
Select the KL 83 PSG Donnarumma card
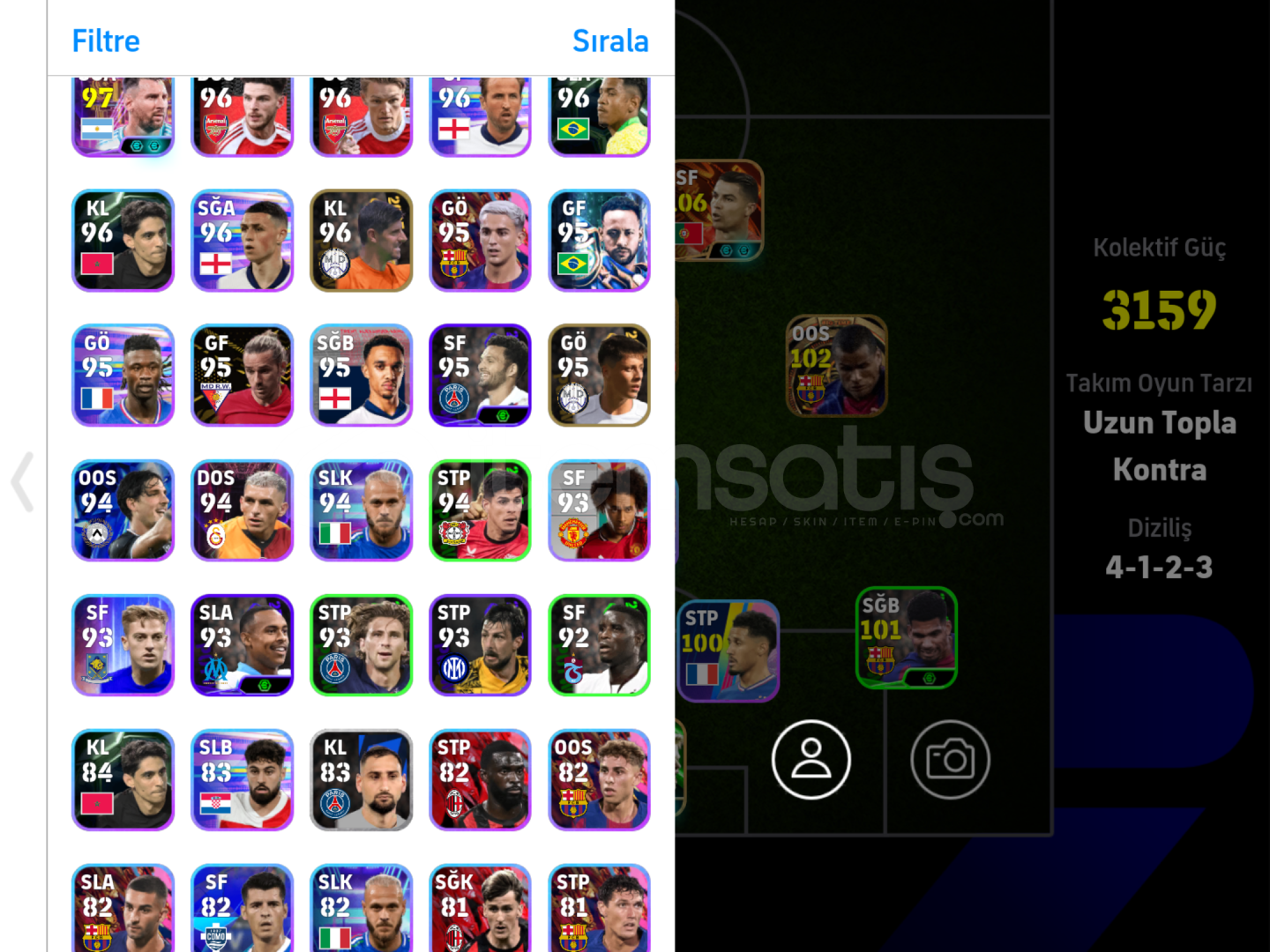[361, 780]
